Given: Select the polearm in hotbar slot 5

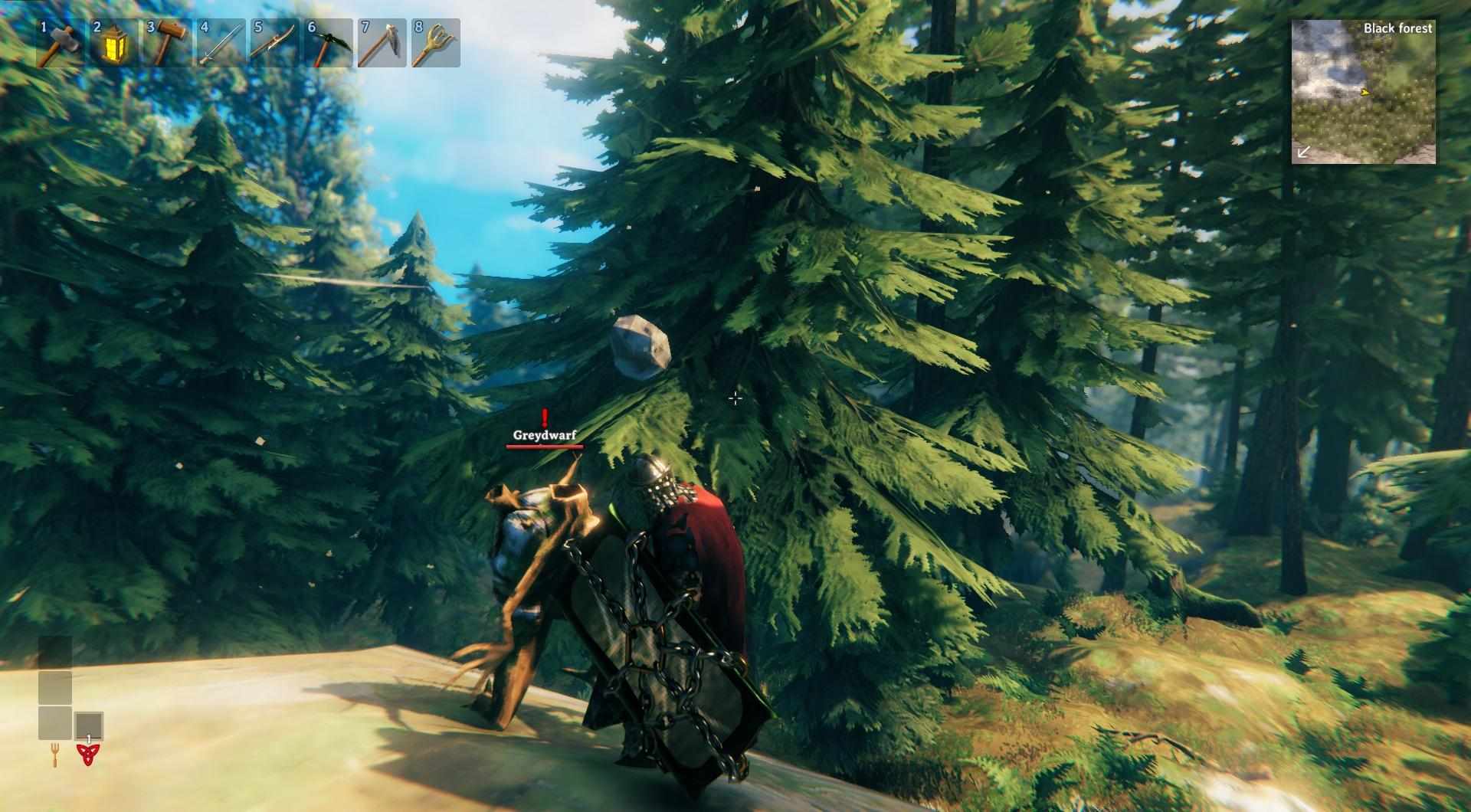Looking at the screenshot, I should point(274,44).
